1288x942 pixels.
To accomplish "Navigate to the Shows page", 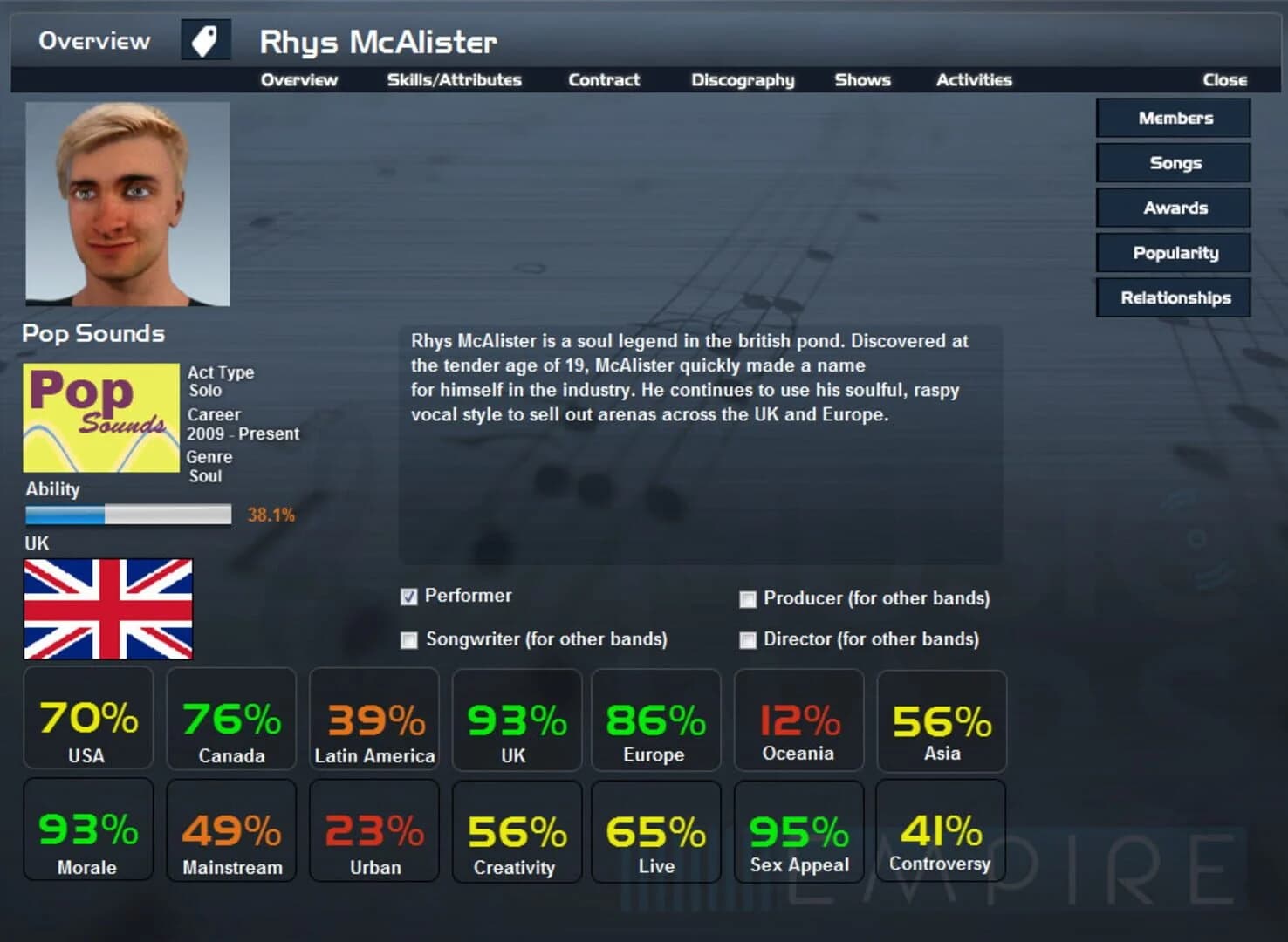I will (862, 79).
